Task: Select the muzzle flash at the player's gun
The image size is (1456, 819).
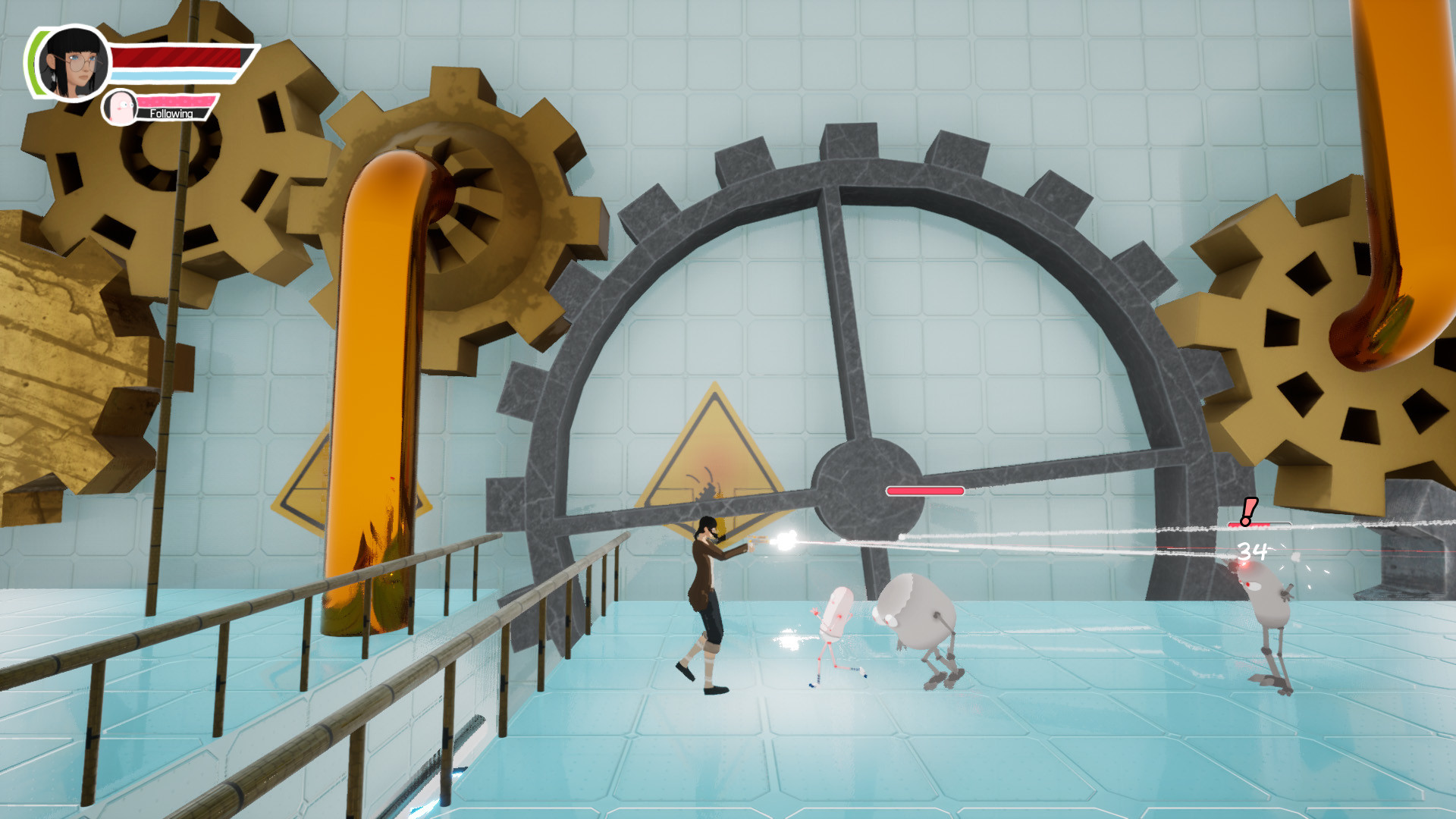Action: pyautogui.click(x=783, y=541)
